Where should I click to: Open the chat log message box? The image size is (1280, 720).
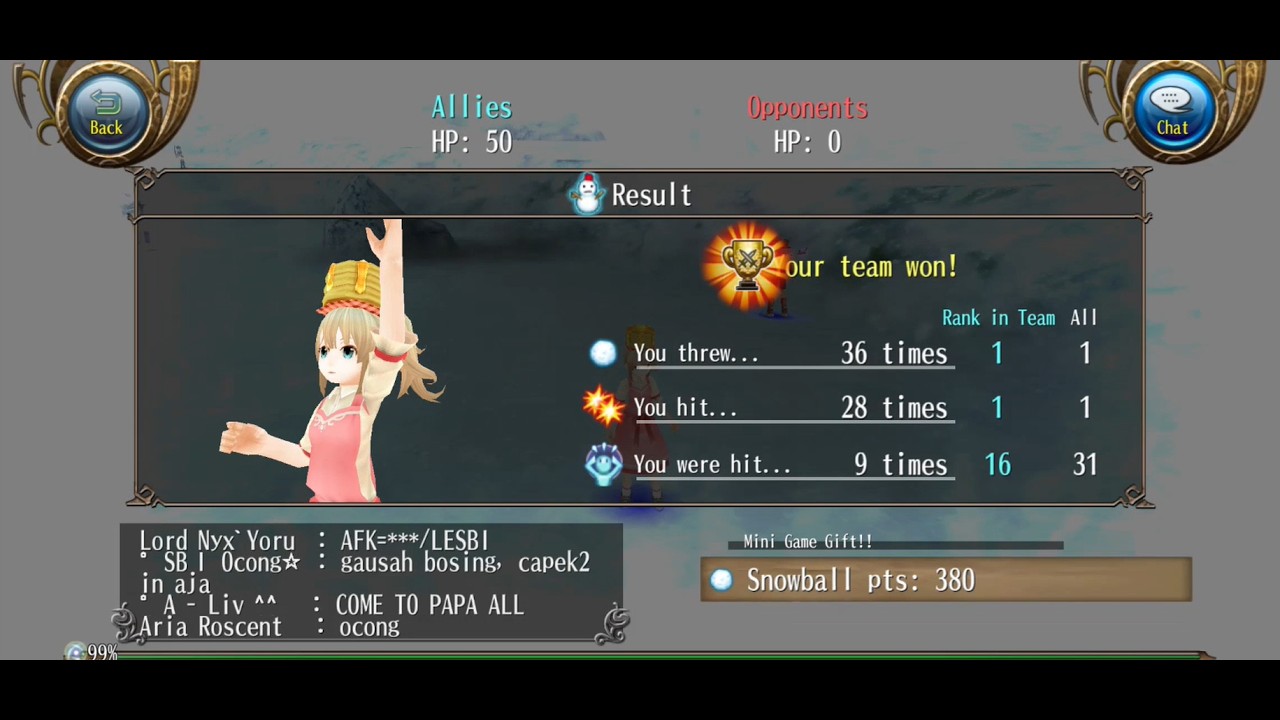coord(371,584)
